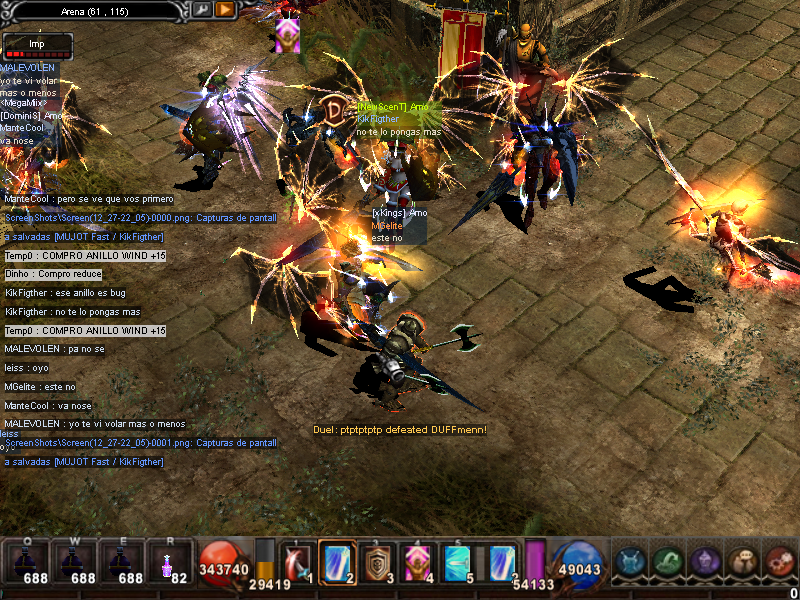This screenshot has height=600, width=800.
Task: Activate the pink figure buff skill in slot 4
Action: pyautogui.click(x=417, y=562)
